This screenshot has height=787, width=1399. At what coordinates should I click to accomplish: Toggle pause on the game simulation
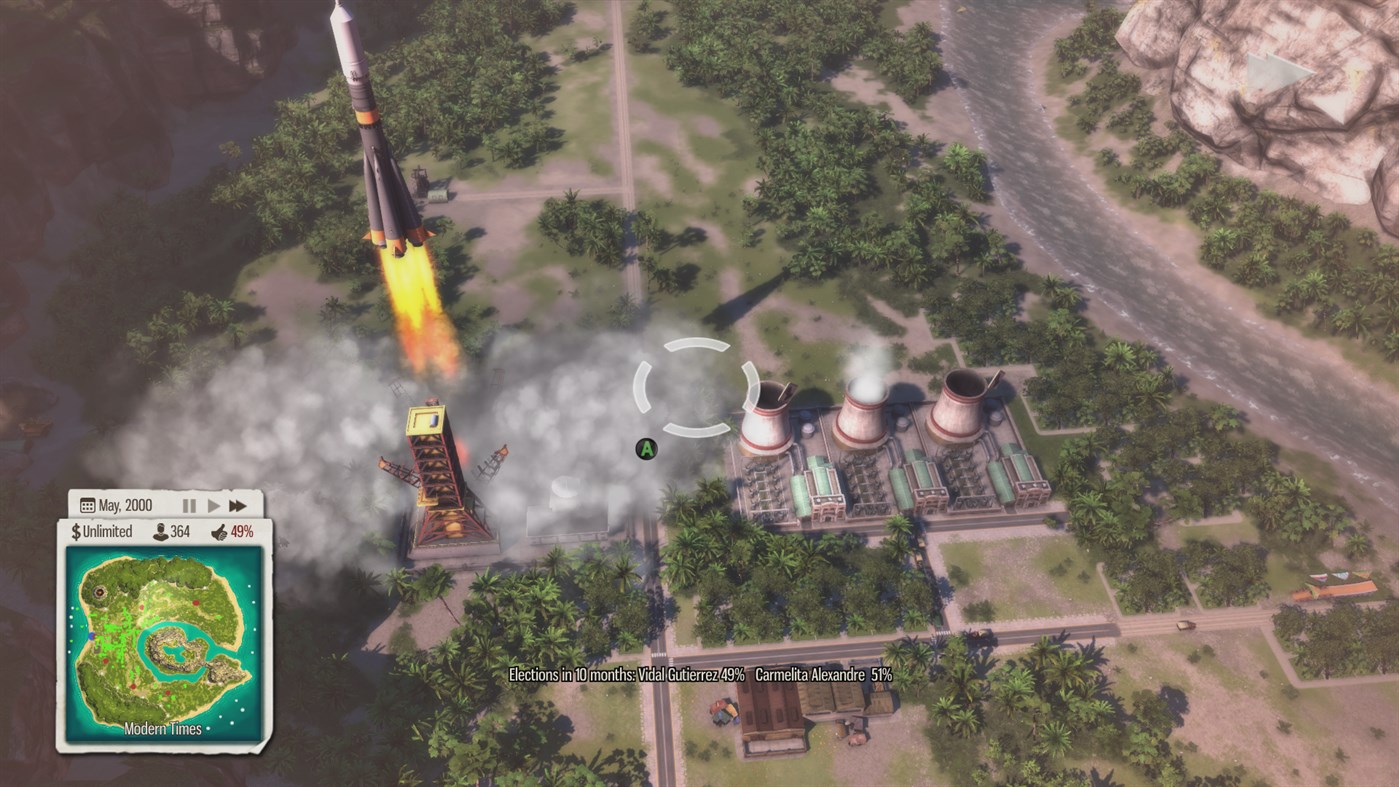tap(190, 505)
